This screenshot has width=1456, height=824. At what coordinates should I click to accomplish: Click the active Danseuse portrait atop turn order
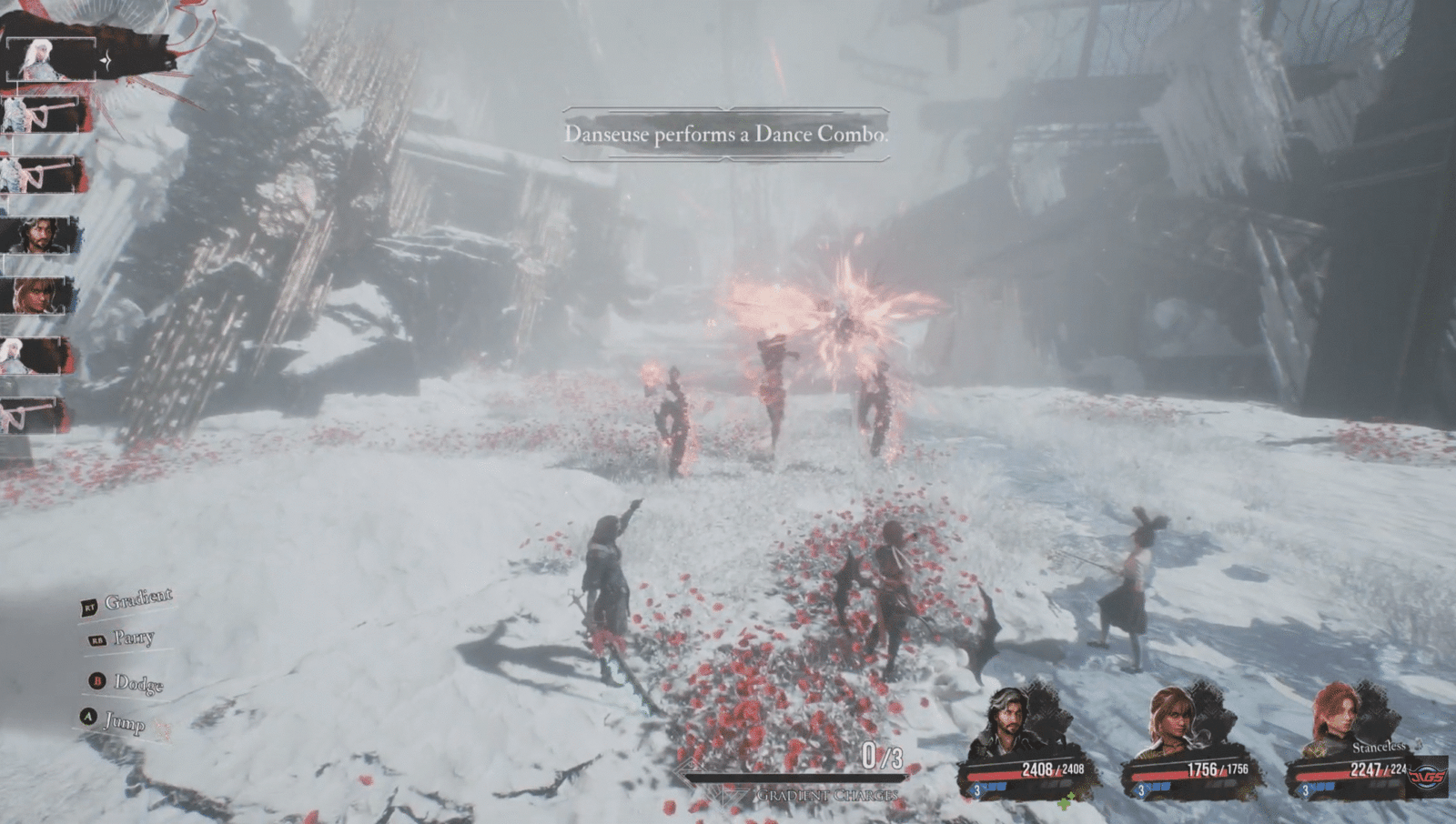click(x=47, y=60)
